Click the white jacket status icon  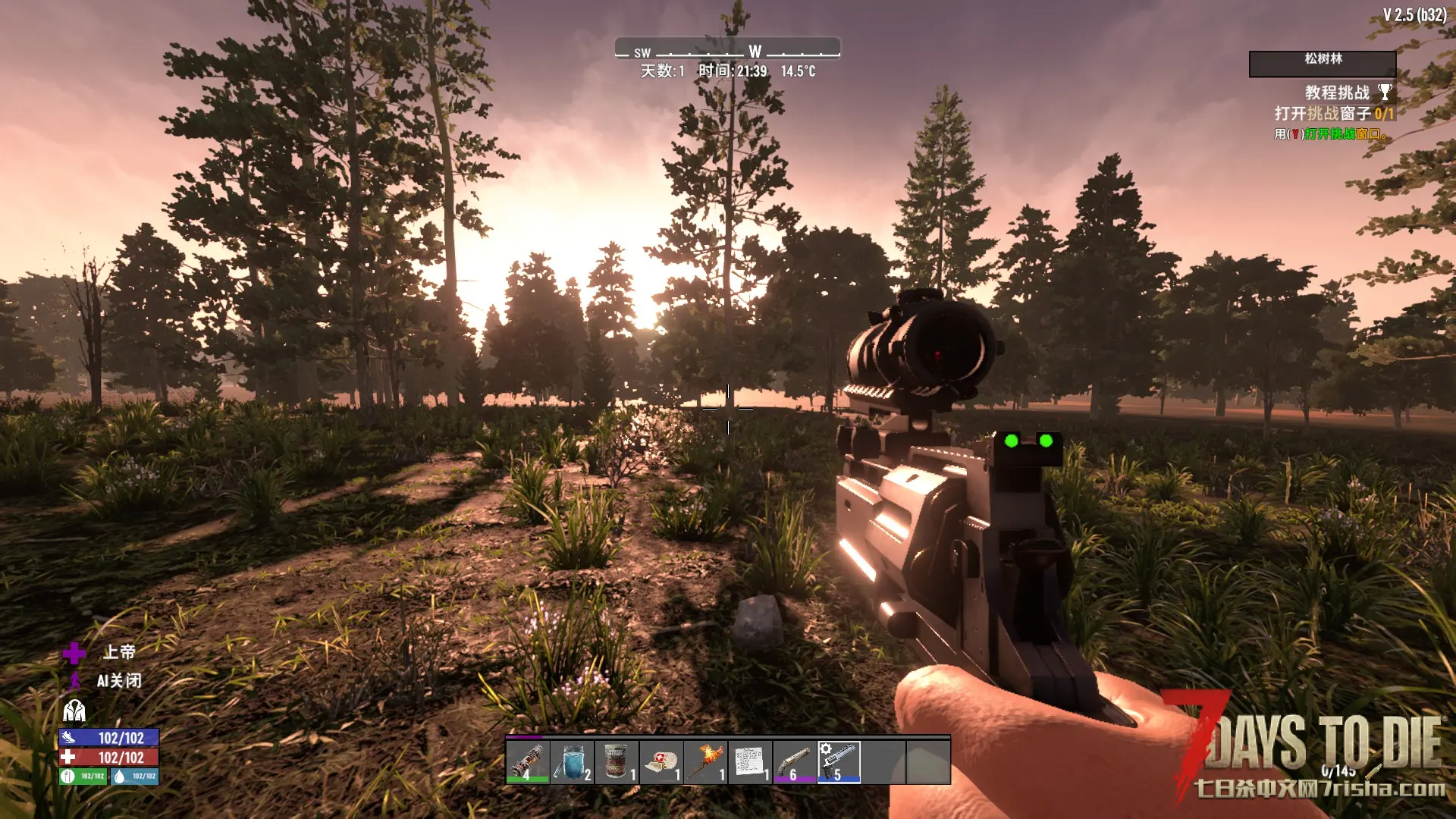(74, 711)
